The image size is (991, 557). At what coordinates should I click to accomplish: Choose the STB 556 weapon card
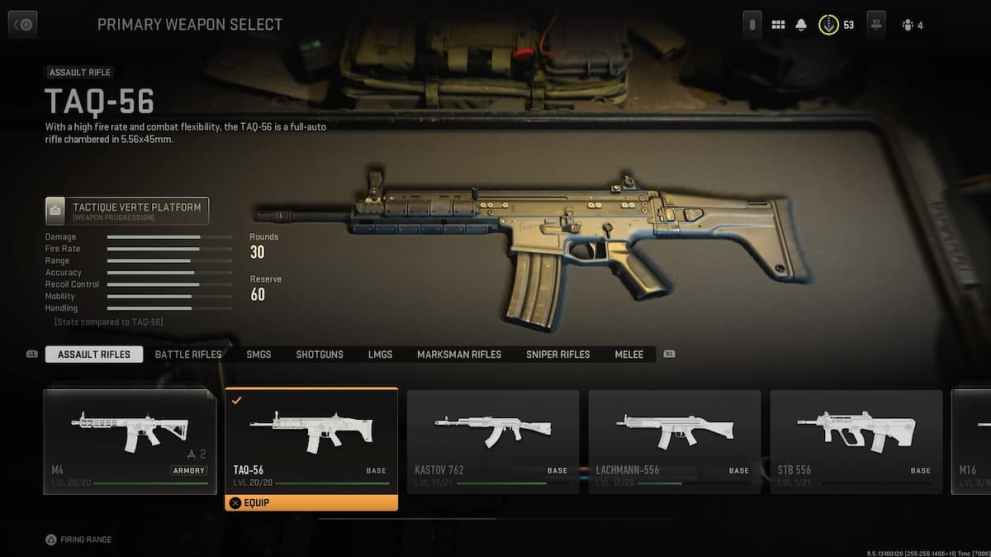point(856,440)
